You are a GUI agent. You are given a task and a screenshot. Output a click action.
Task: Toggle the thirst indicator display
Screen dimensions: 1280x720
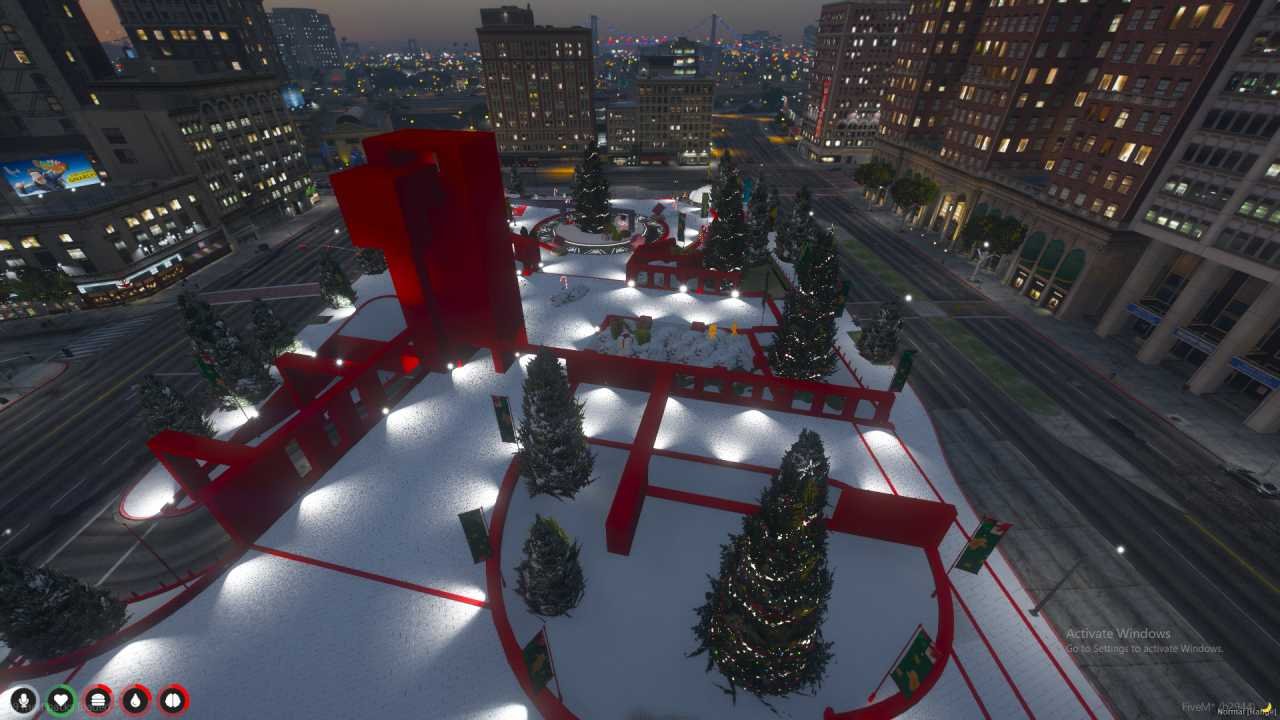click(x=134, y=699)
